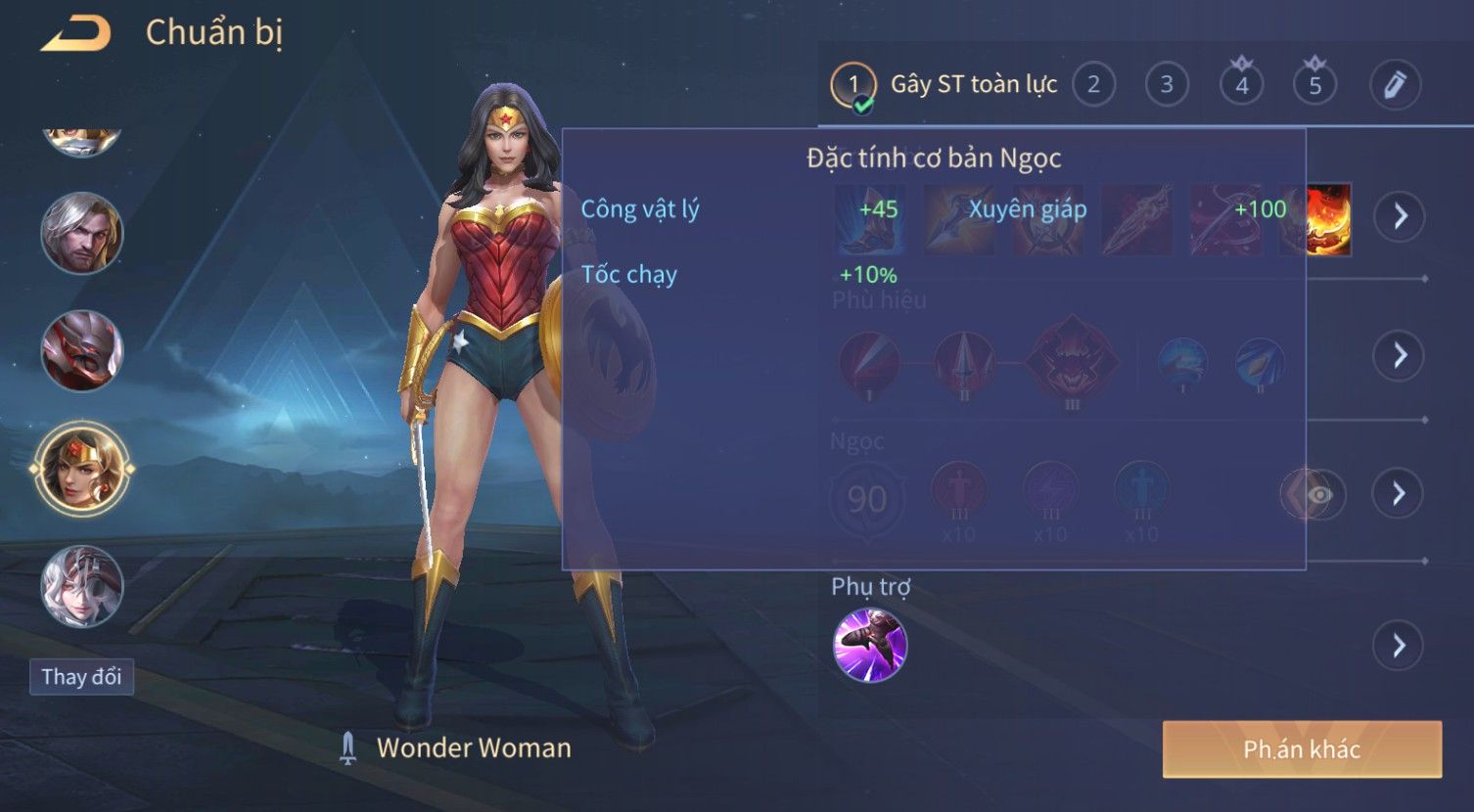Open the equipment items arrow

click(1400, 216)
